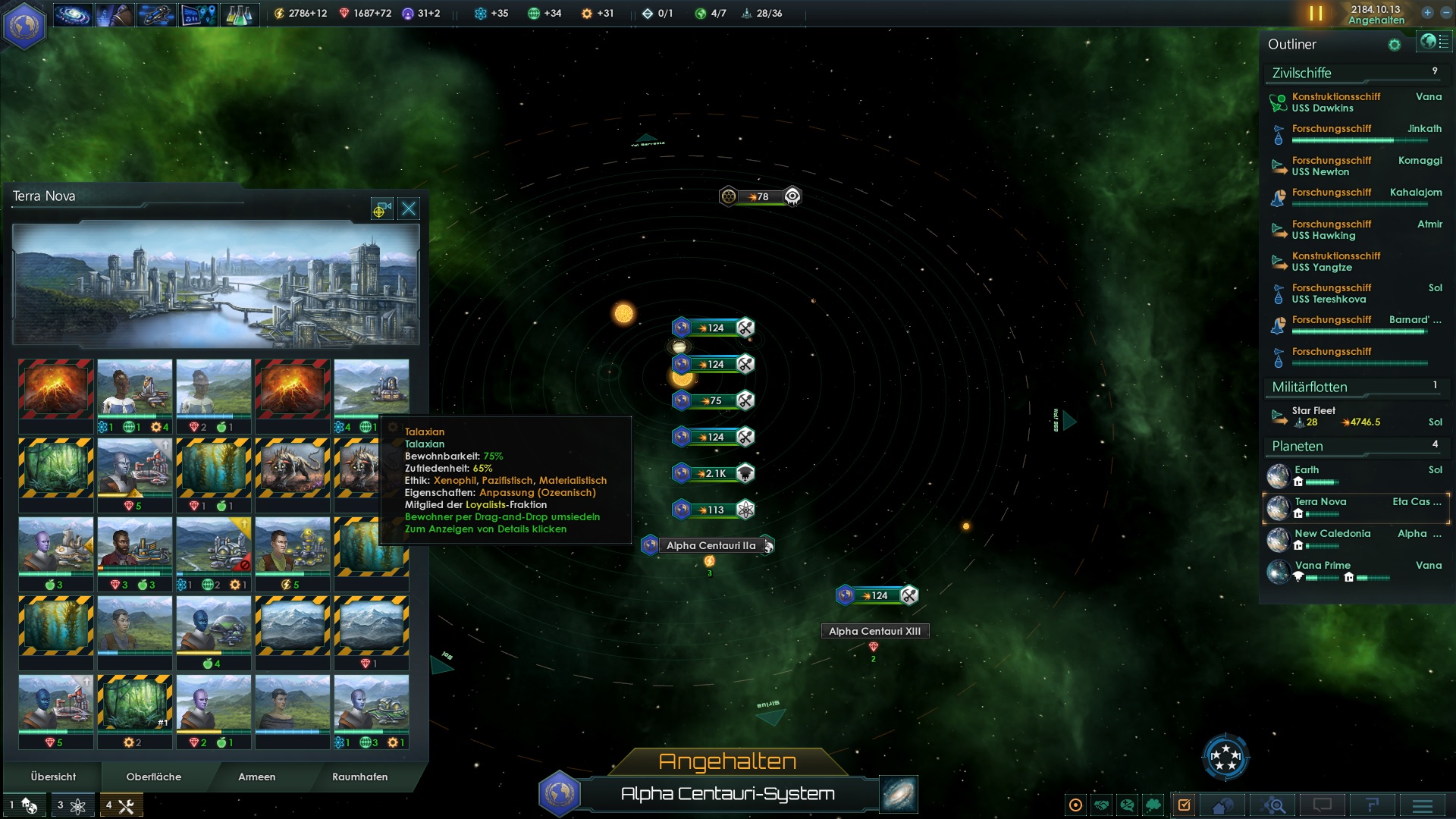Show the Raumhafen tab

point(359,777)
